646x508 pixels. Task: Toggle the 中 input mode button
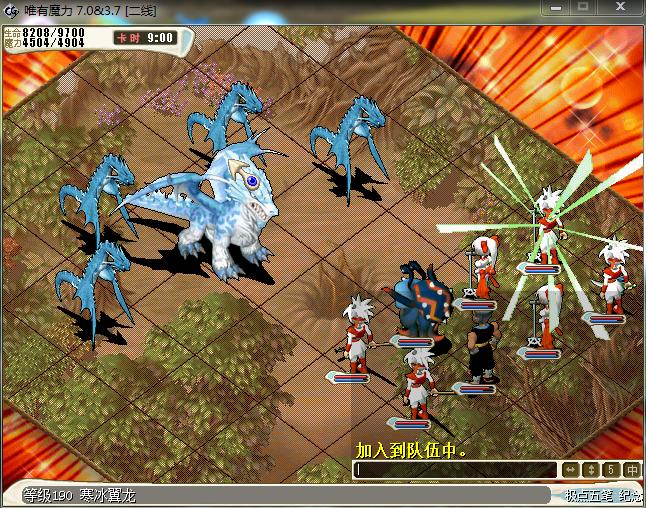[631, 469]
